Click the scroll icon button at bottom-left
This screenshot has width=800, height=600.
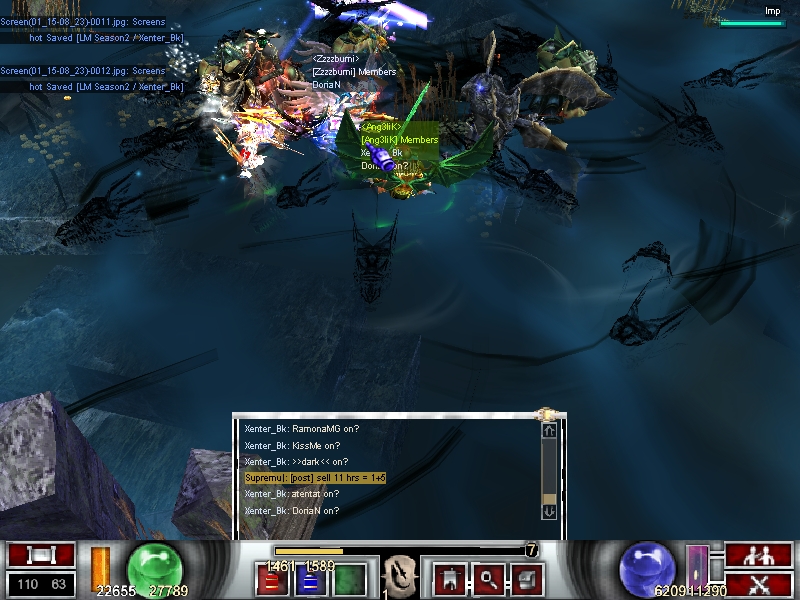tap(41, 555)
